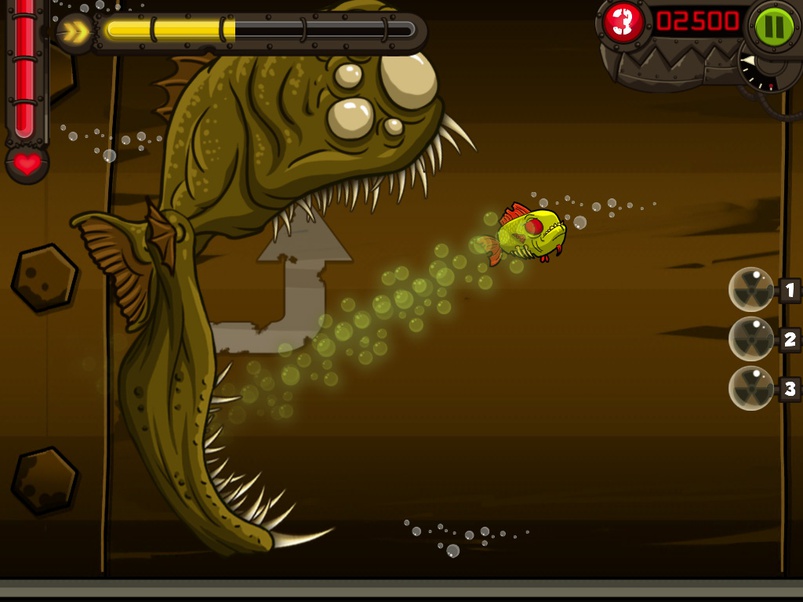Trigger radioactive bubble power-up number 3
803x602 pixels.
point(752,388)
